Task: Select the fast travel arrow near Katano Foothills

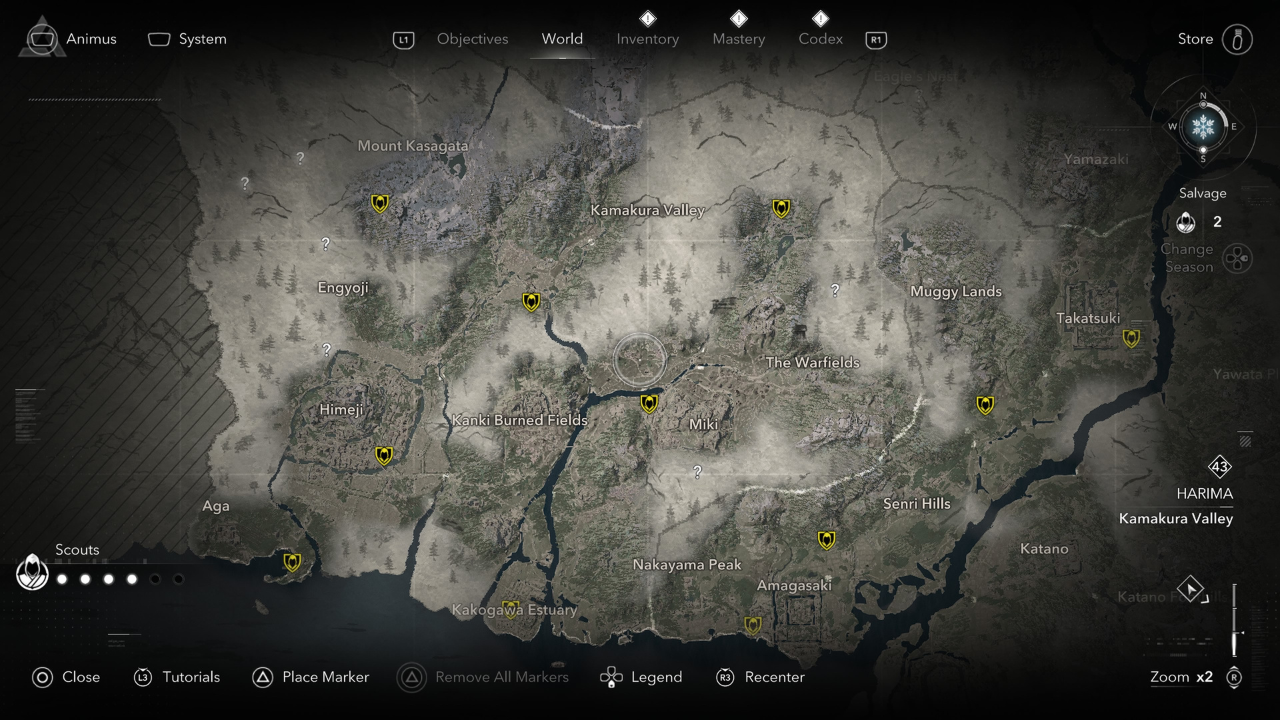Action: (1192, 589)
